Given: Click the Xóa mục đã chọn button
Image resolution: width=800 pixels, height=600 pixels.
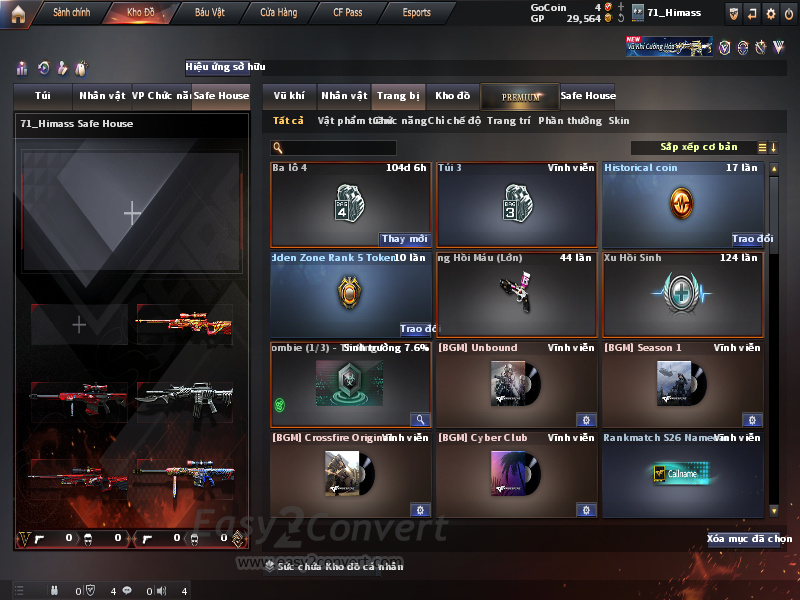Looking at the screenshot, I should coord(743,539).
